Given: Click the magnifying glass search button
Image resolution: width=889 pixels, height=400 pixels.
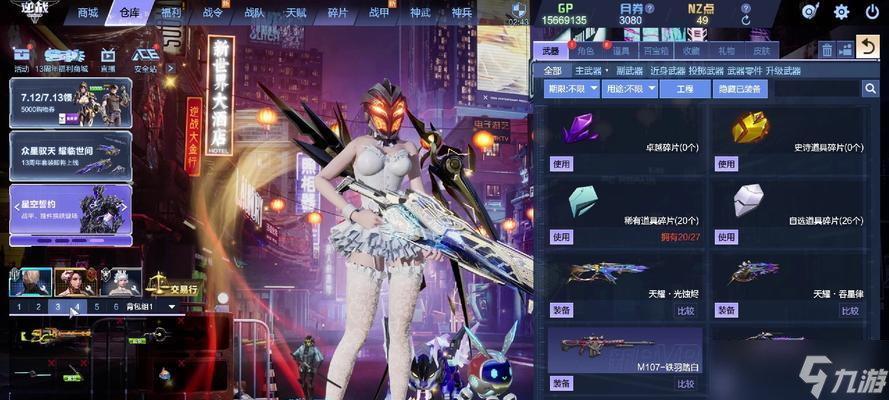Looking at the screenshot, I should (870, 89).
